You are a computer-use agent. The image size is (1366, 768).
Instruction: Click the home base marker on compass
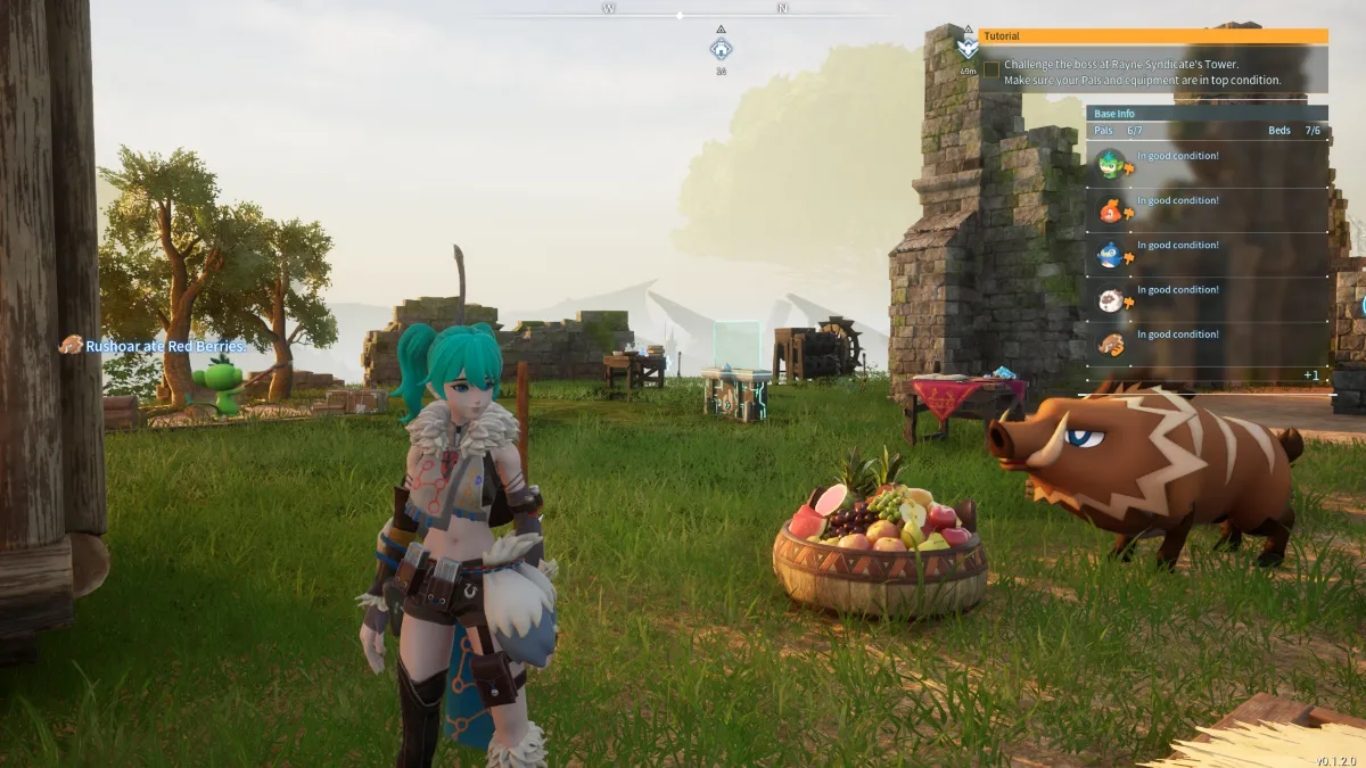pos(720,49)
